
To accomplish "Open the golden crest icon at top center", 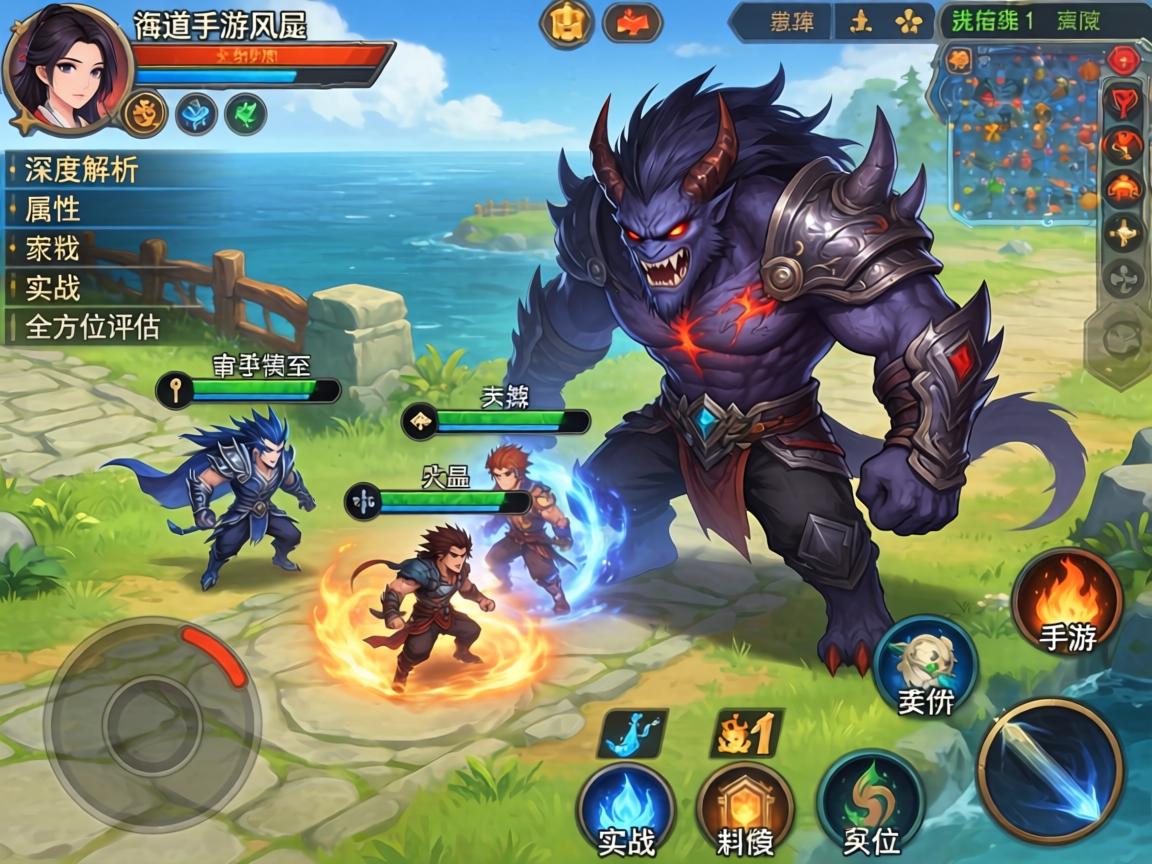I will (567, 23).
